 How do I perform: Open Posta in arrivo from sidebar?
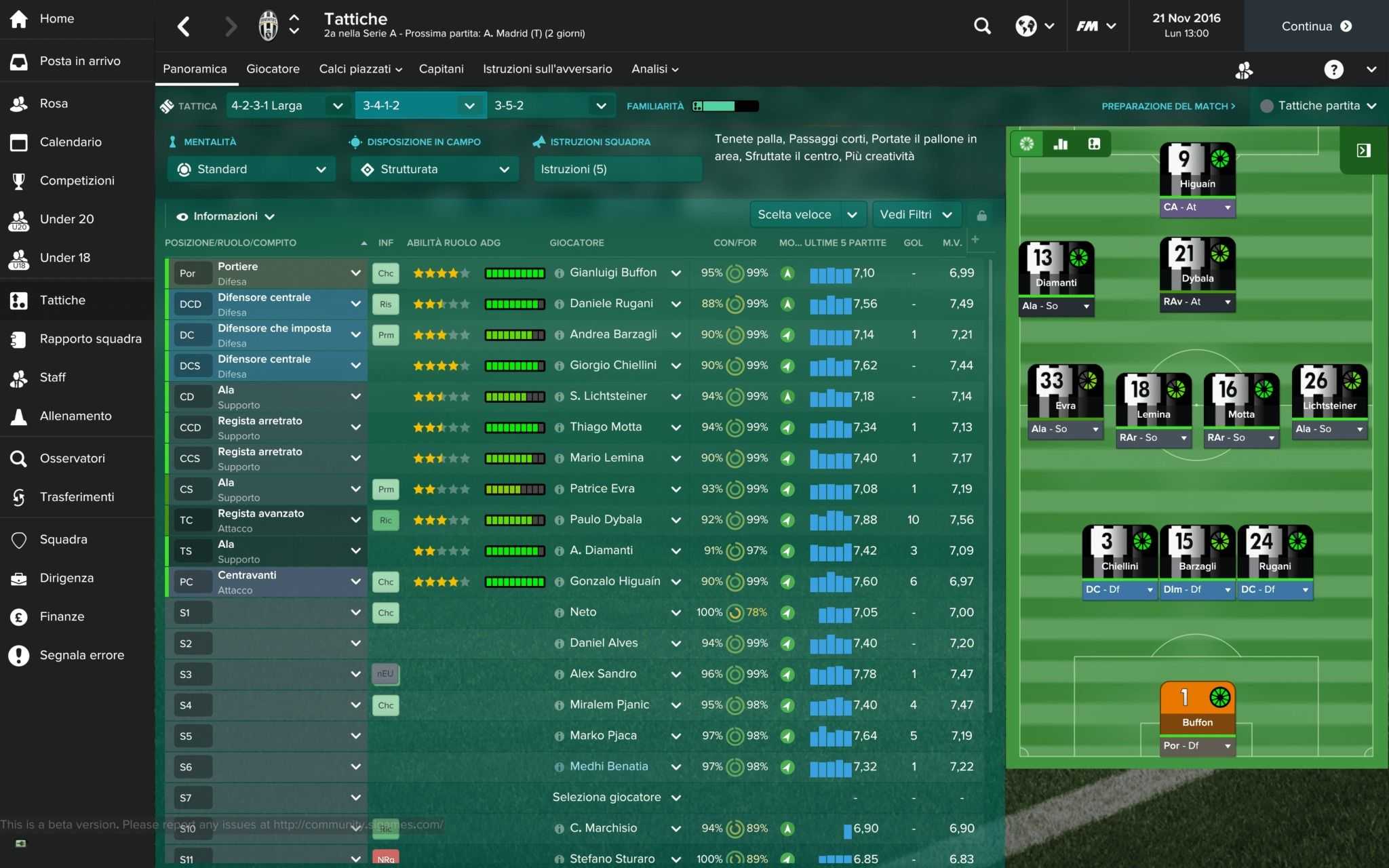tap(79, 61)
